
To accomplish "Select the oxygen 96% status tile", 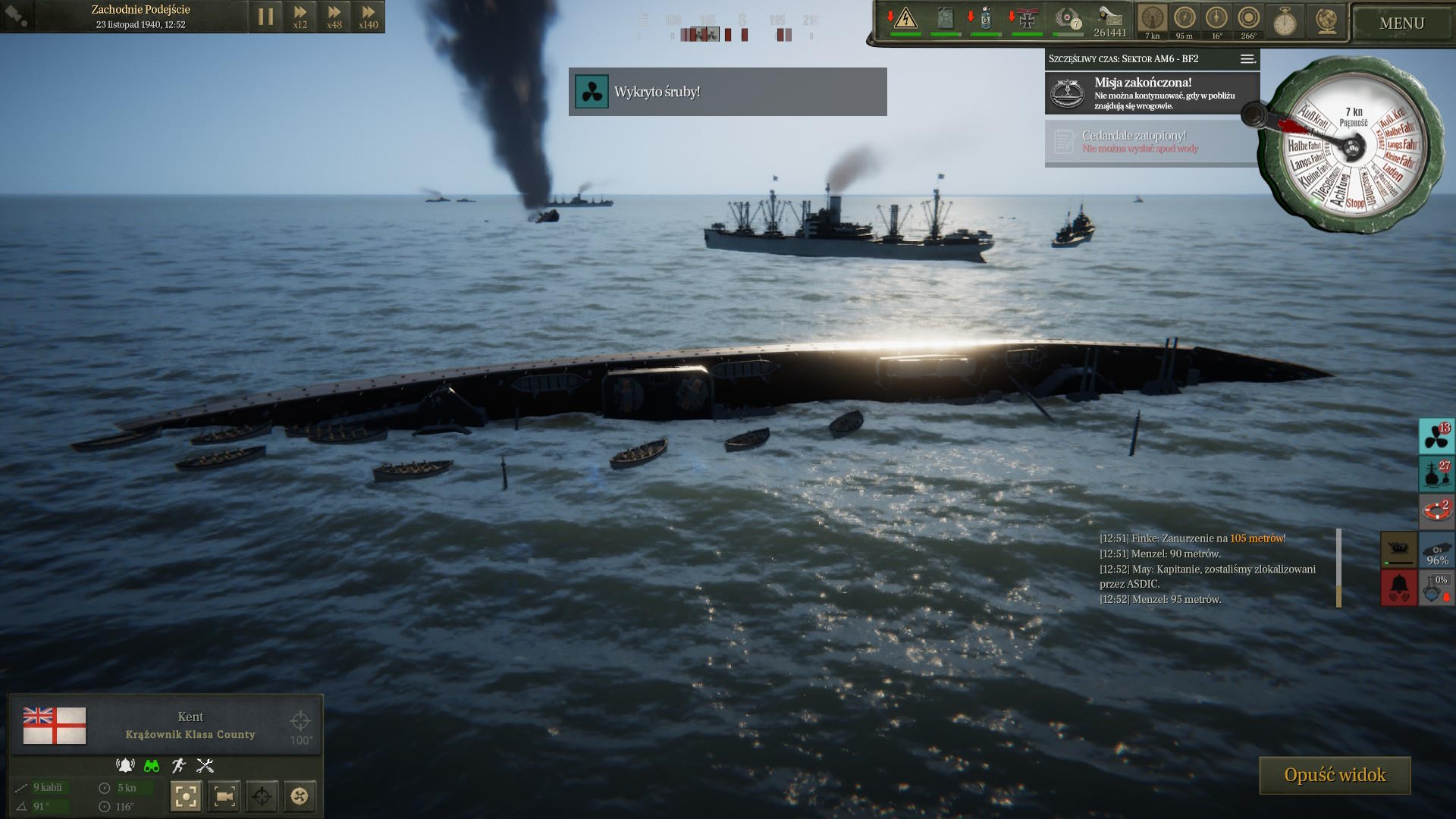I will click(1437, 550).
